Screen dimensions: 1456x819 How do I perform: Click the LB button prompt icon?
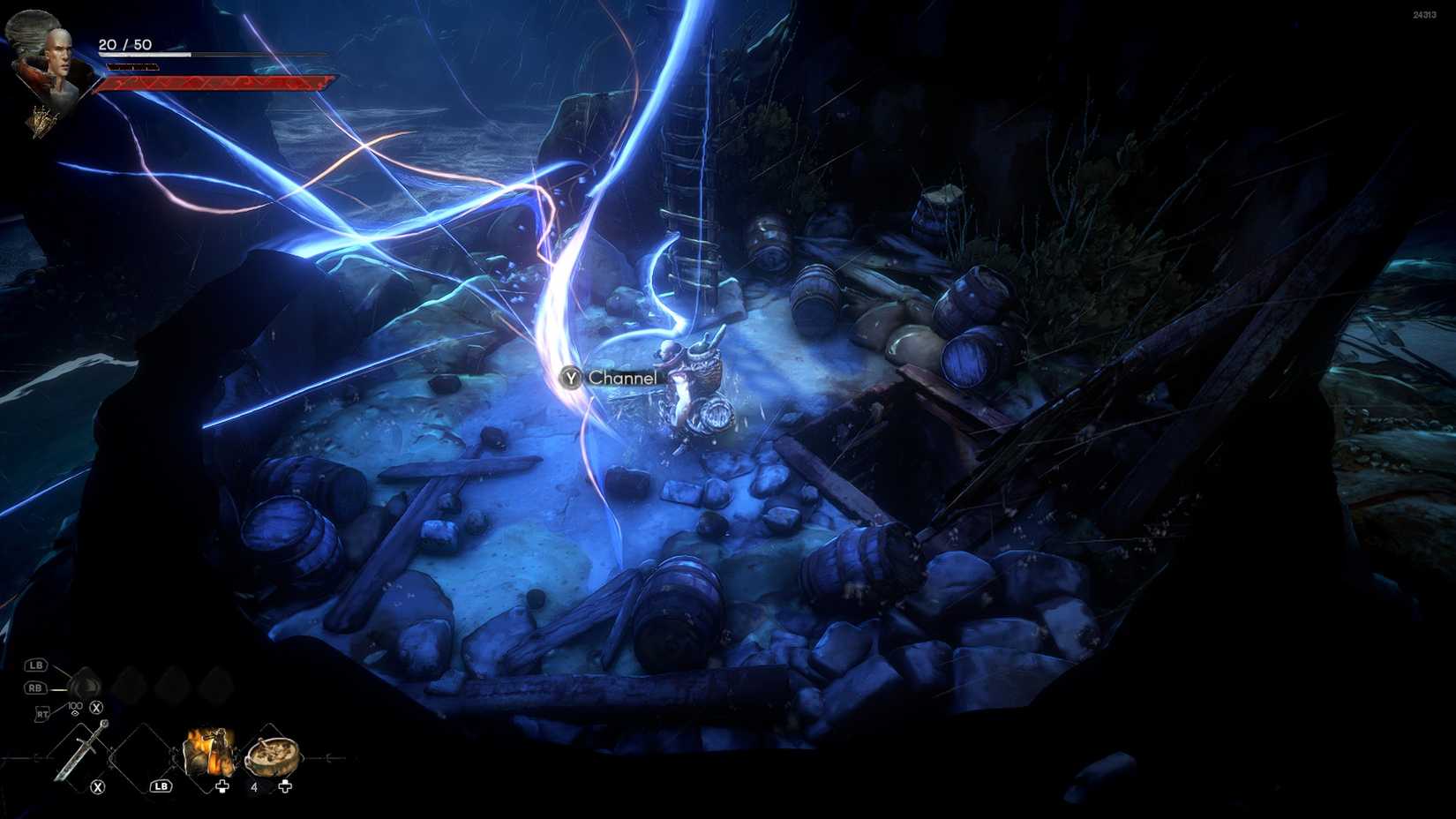37,665
